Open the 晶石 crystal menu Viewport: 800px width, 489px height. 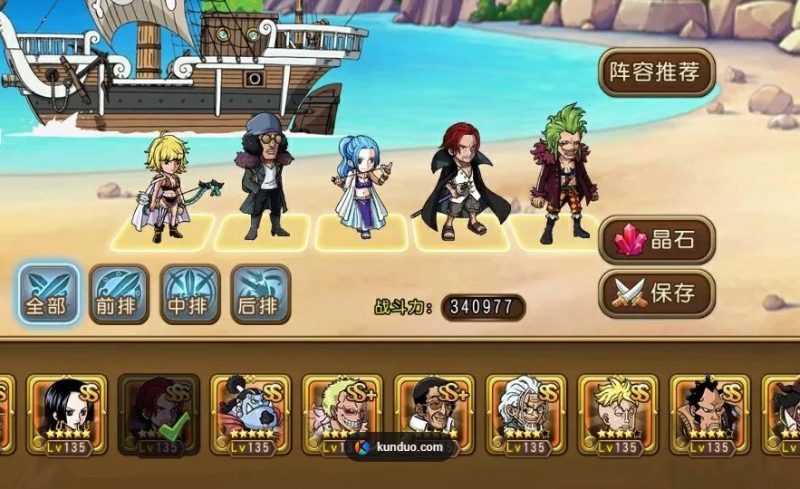[658, 240]
